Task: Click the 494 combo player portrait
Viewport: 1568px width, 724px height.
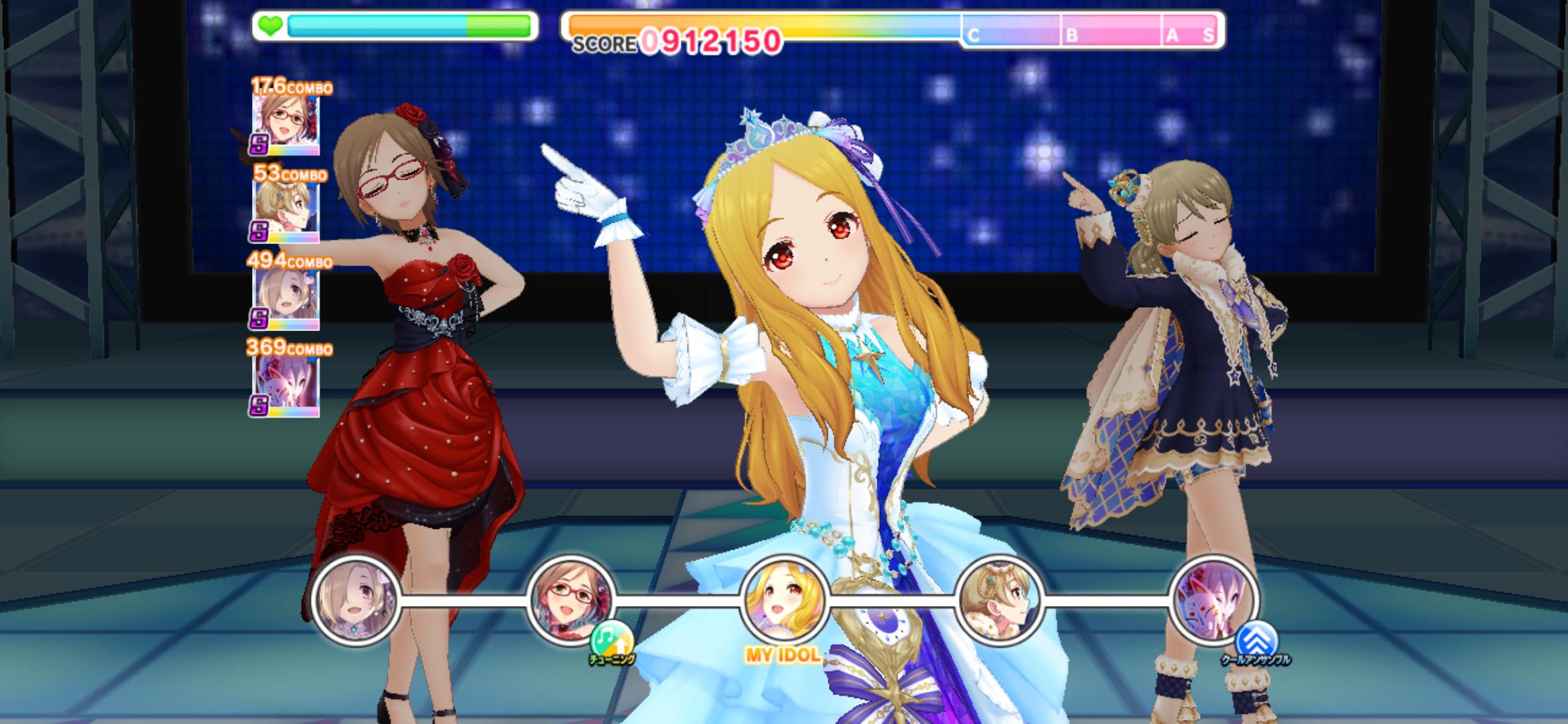Action: (285, 295)
